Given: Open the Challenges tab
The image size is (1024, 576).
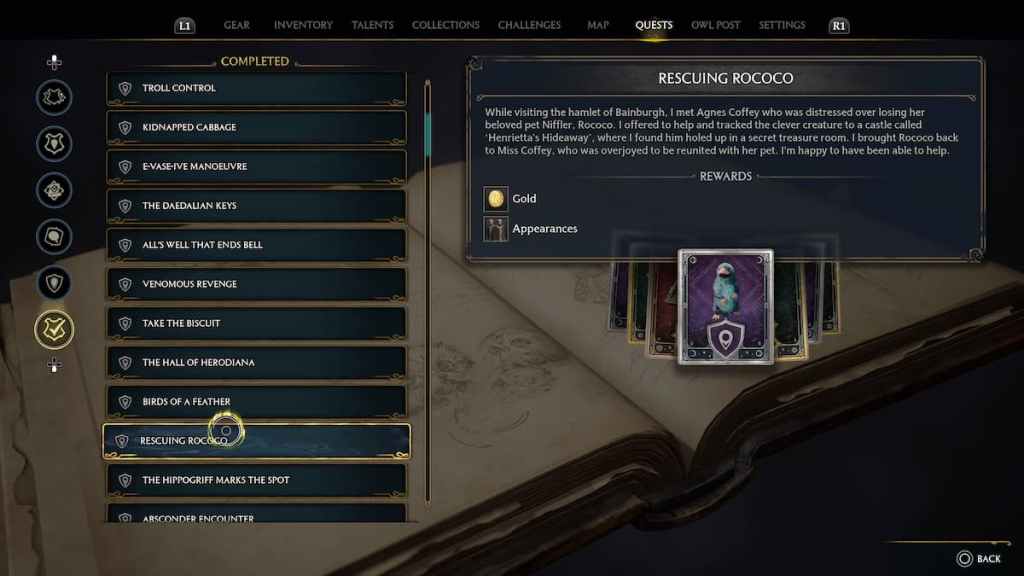Looking at the screenshot, I should click(x=529, y=25).
